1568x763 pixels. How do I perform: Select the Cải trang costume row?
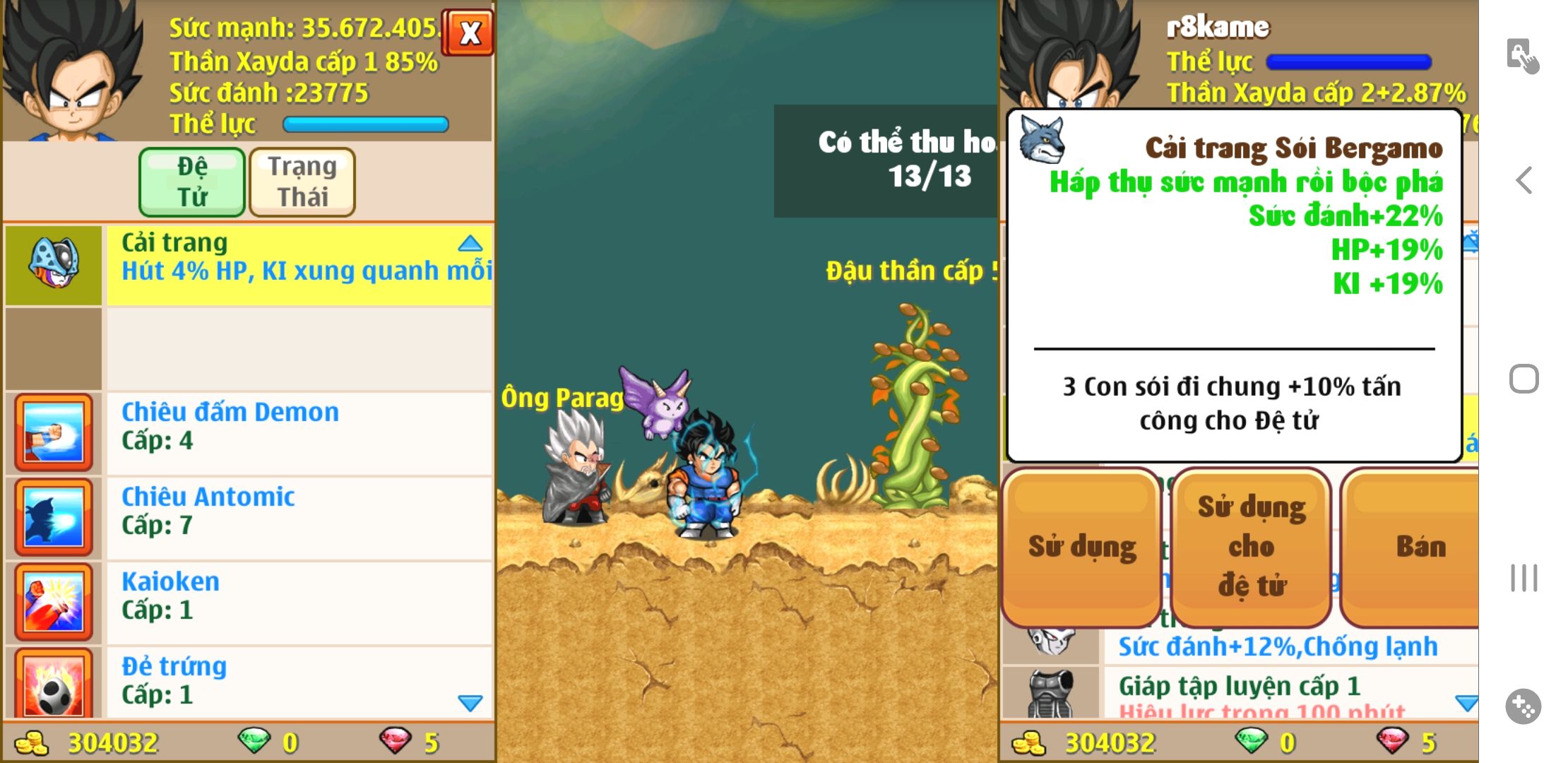pos(297,265)
